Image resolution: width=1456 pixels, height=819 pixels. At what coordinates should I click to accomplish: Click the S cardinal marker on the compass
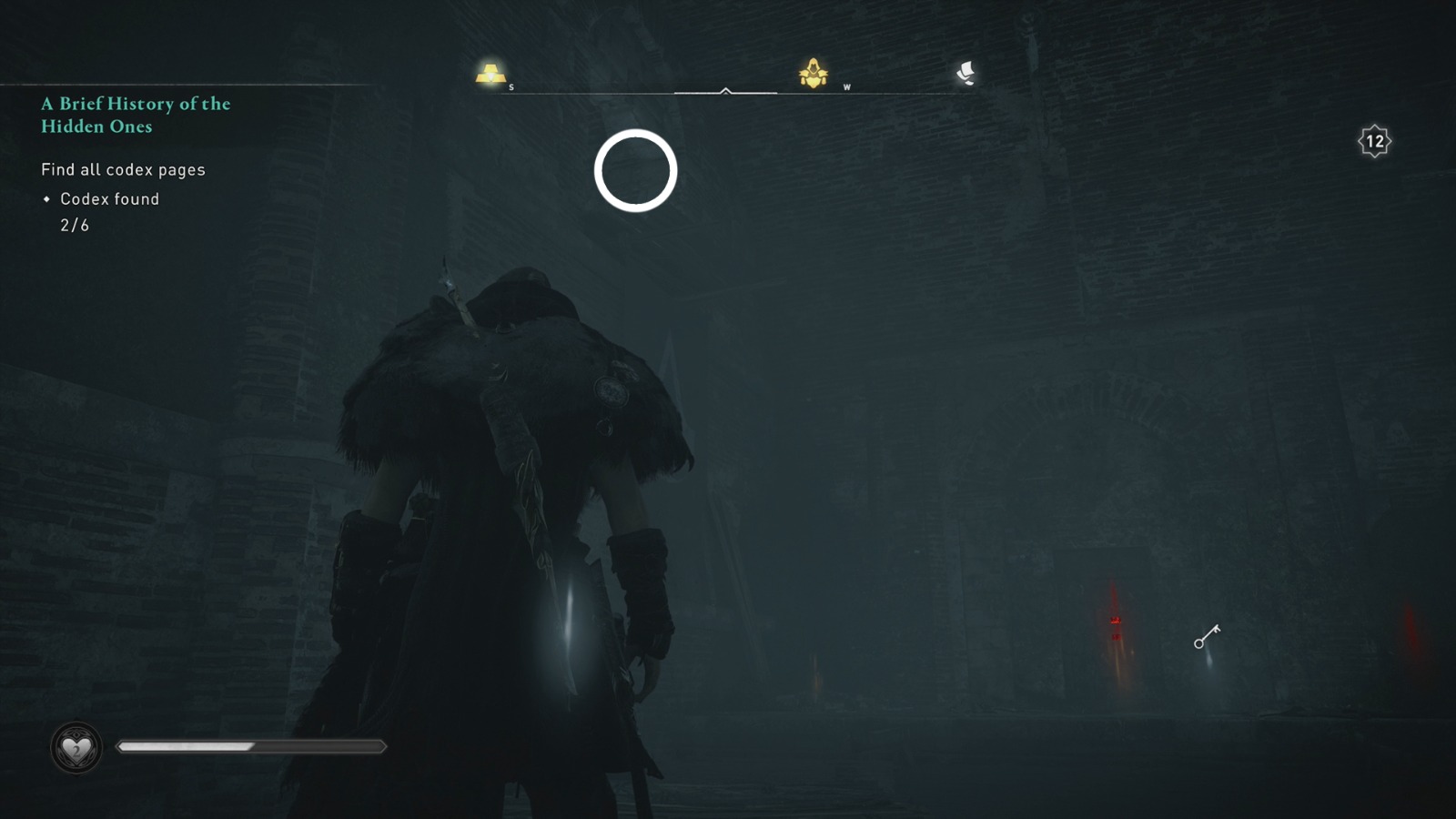pyautogui.click(x=512, y=87)
